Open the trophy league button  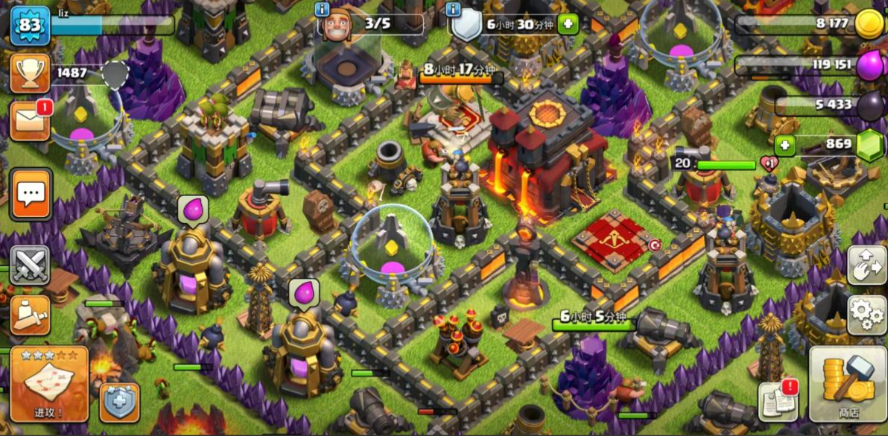[x=30, y=72]
